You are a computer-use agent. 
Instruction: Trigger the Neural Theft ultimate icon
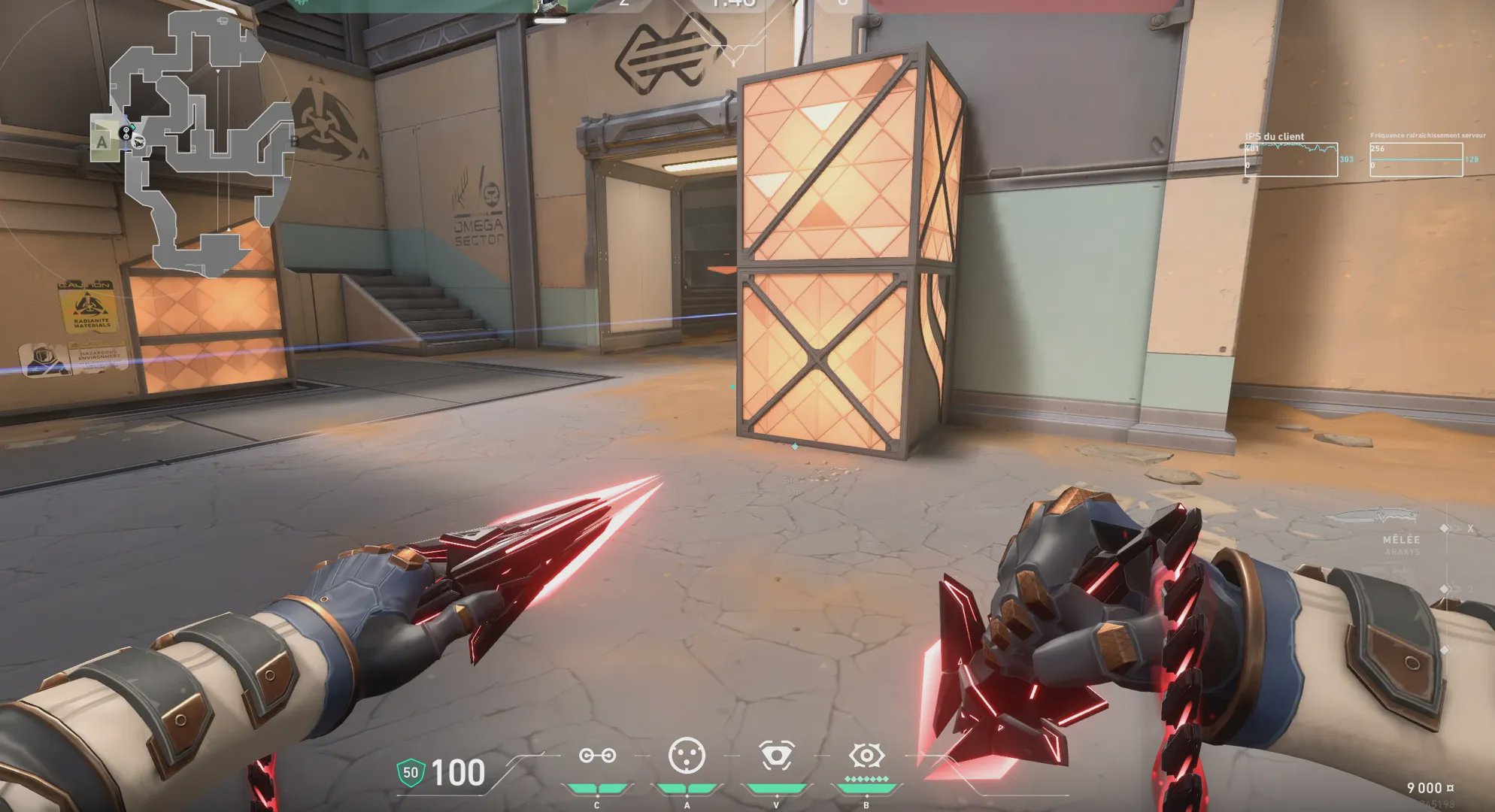pos(866,755)
